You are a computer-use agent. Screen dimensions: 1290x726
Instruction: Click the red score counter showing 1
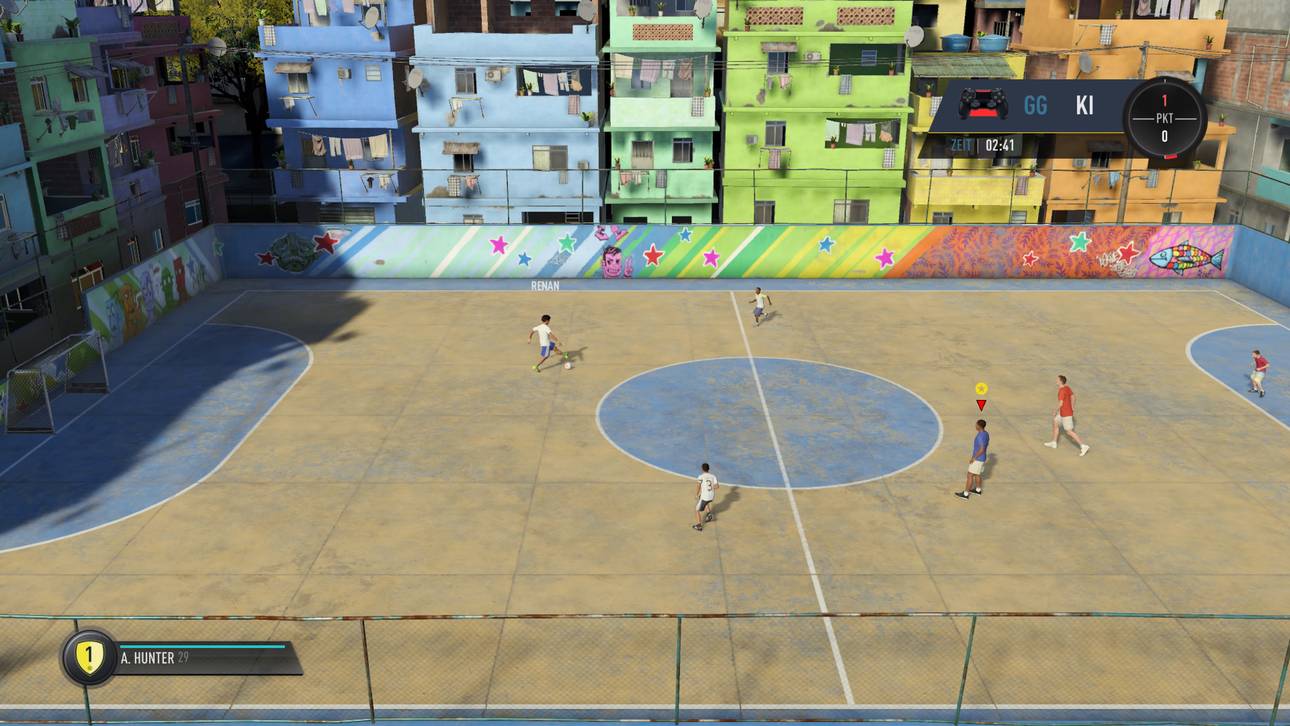click(1165, 99)
